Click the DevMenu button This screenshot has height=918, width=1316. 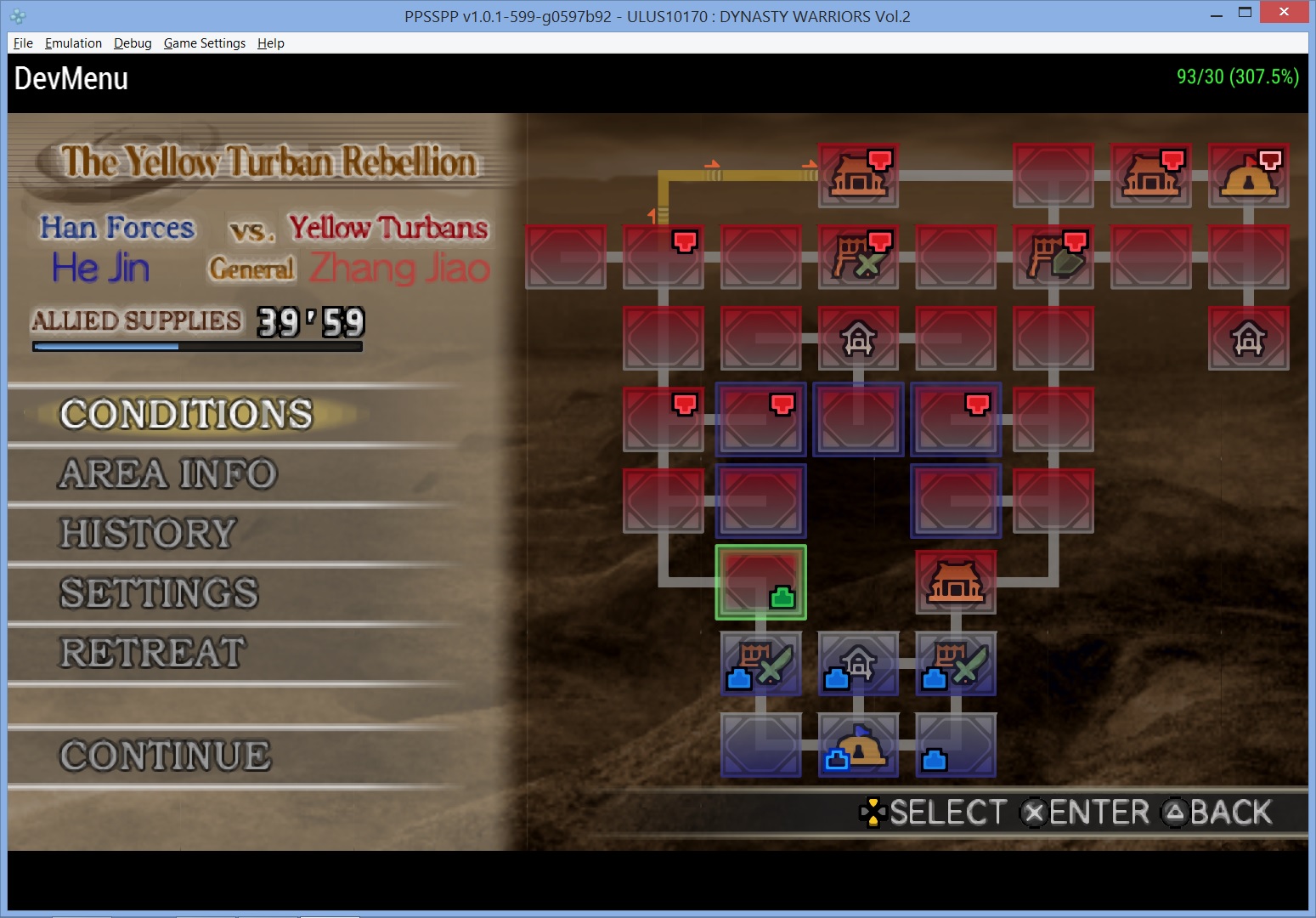(71, 78)
